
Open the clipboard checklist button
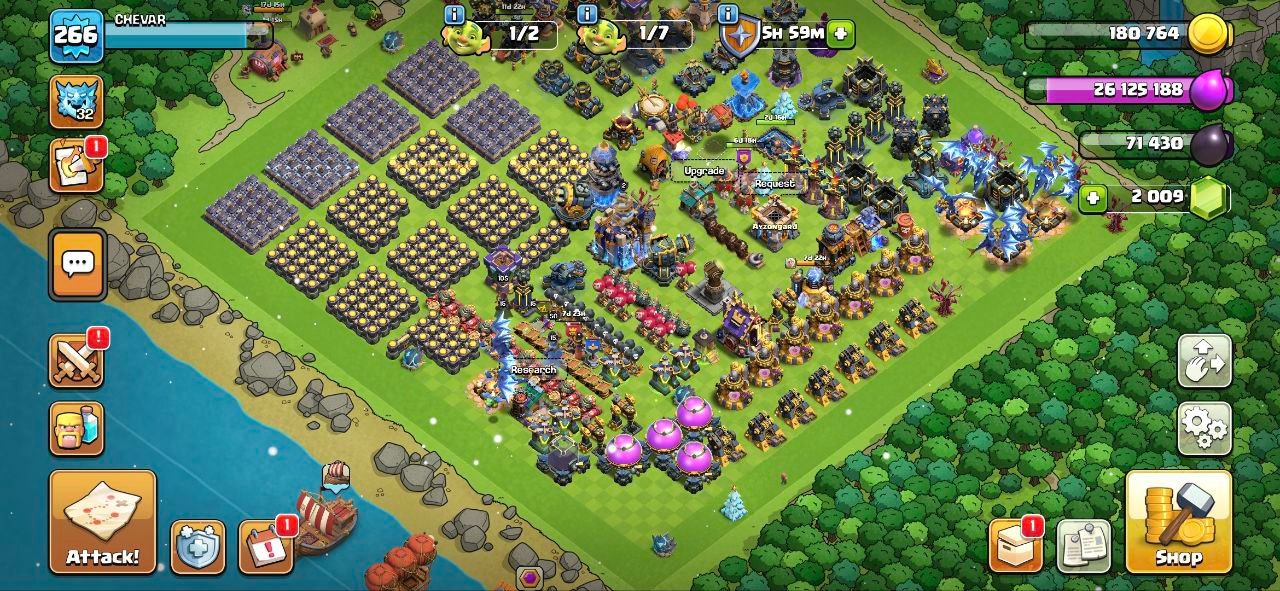point(1083,546)
